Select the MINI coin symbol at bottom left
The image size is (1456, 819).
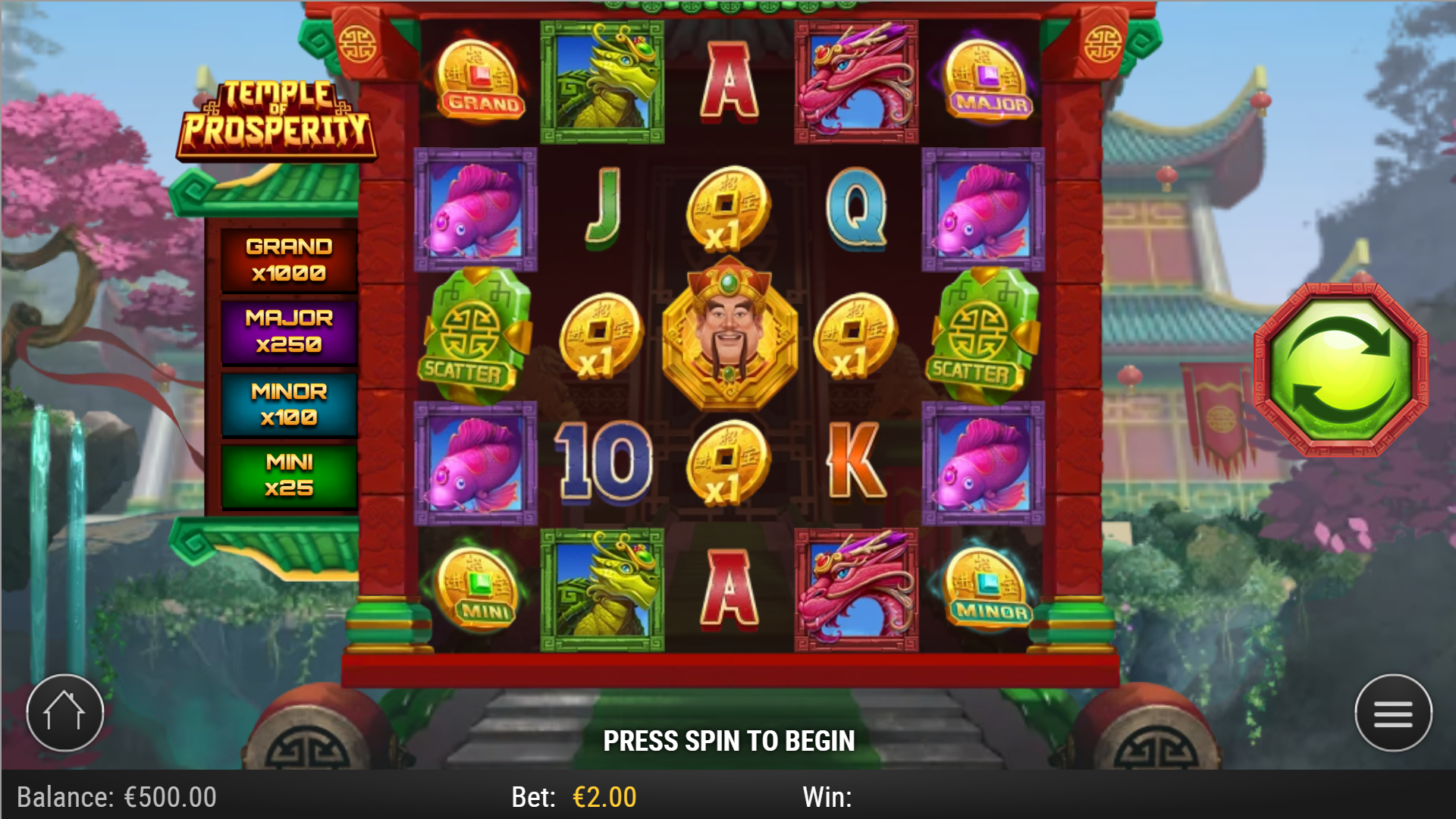point(476,591)
